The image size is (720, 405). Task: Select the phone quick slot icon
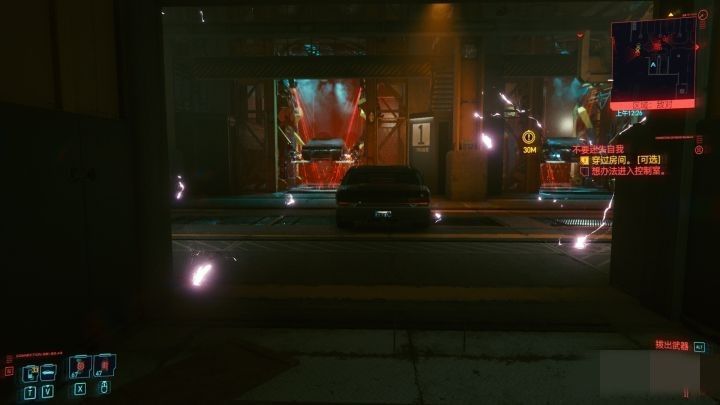30,373
